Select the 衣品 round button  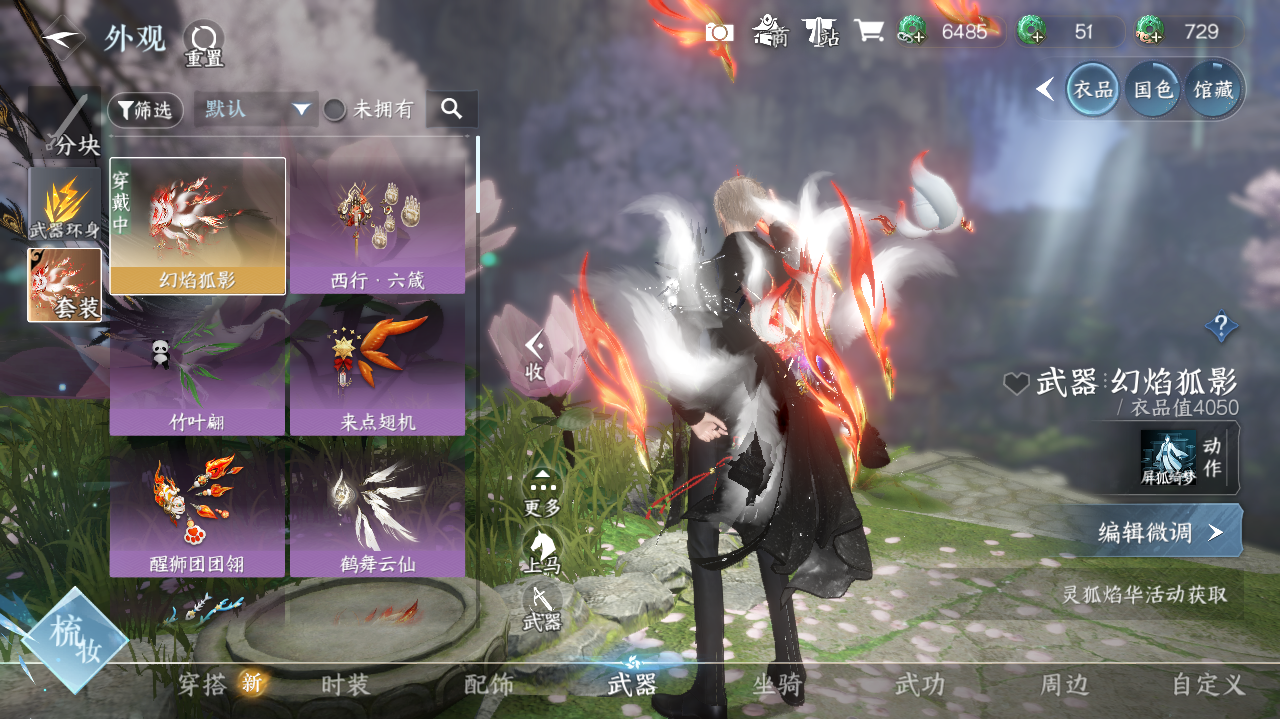1093,90
